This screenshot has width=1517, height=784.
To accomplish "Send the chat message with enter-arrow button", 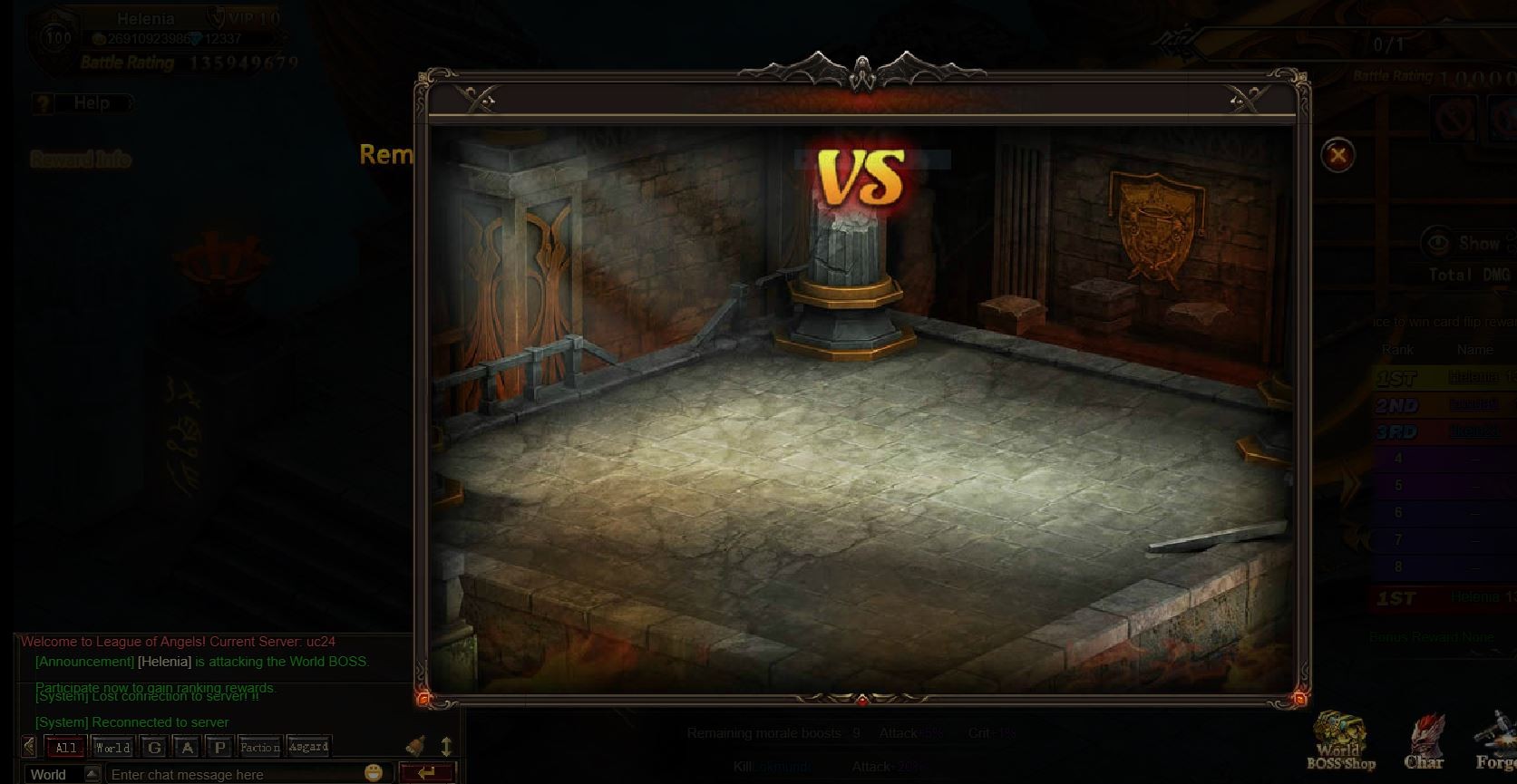I will click(426, 773).
